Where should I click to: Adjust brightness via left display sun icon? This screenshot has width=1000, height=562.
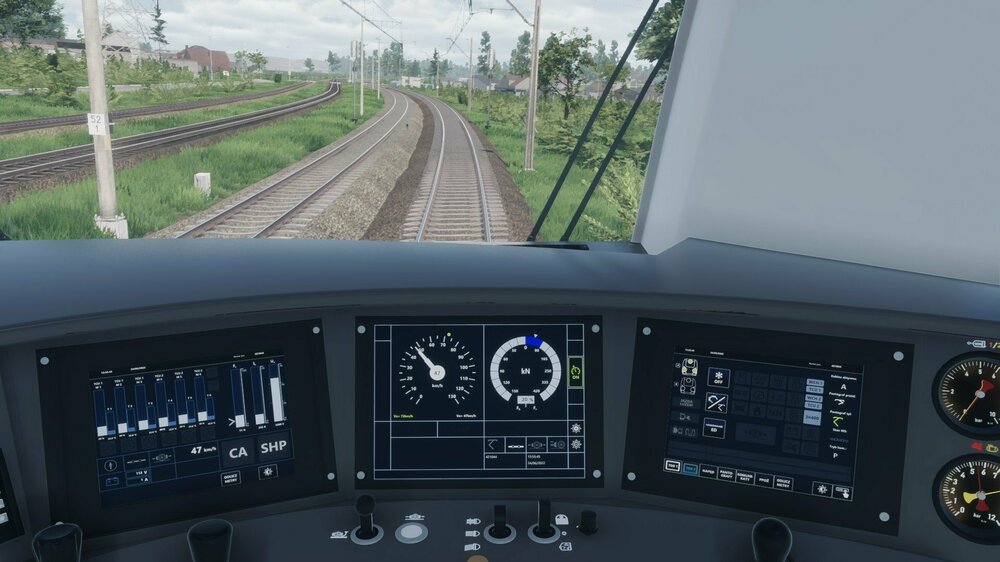267,471
